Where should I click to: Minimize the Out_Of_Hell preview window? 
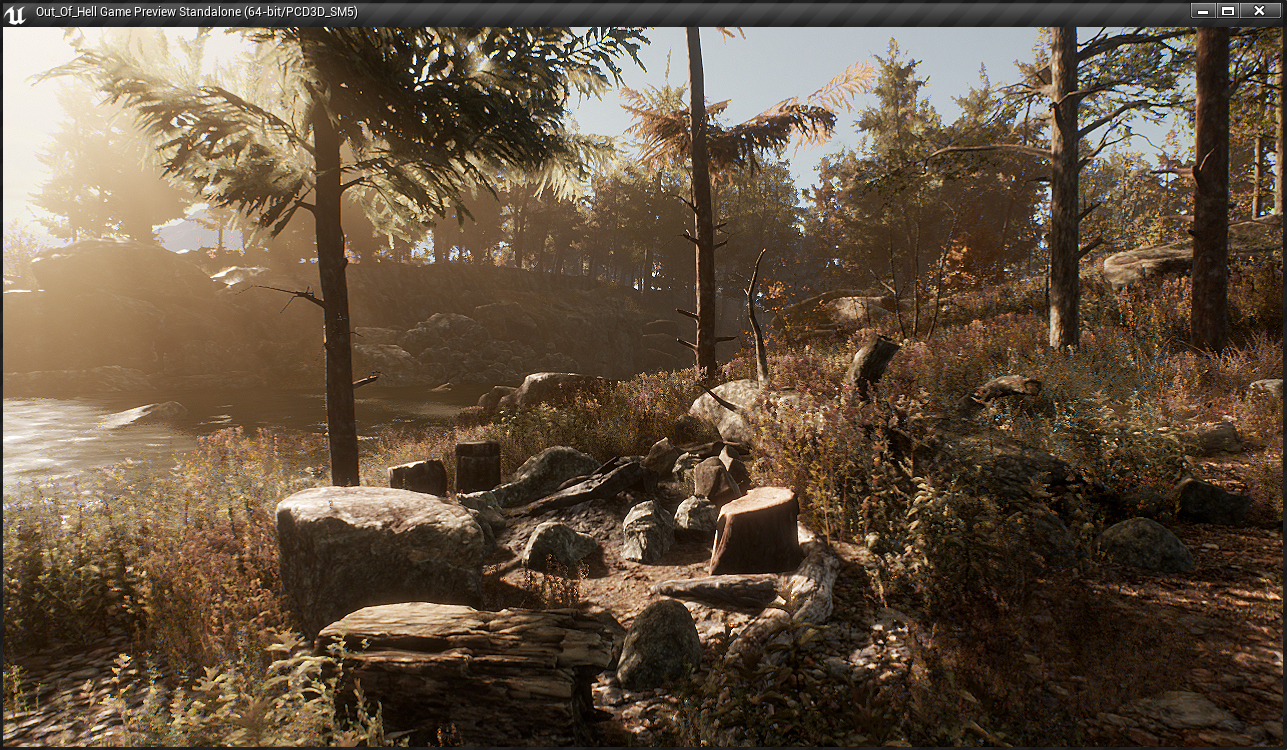click(x=1203, y=10)
